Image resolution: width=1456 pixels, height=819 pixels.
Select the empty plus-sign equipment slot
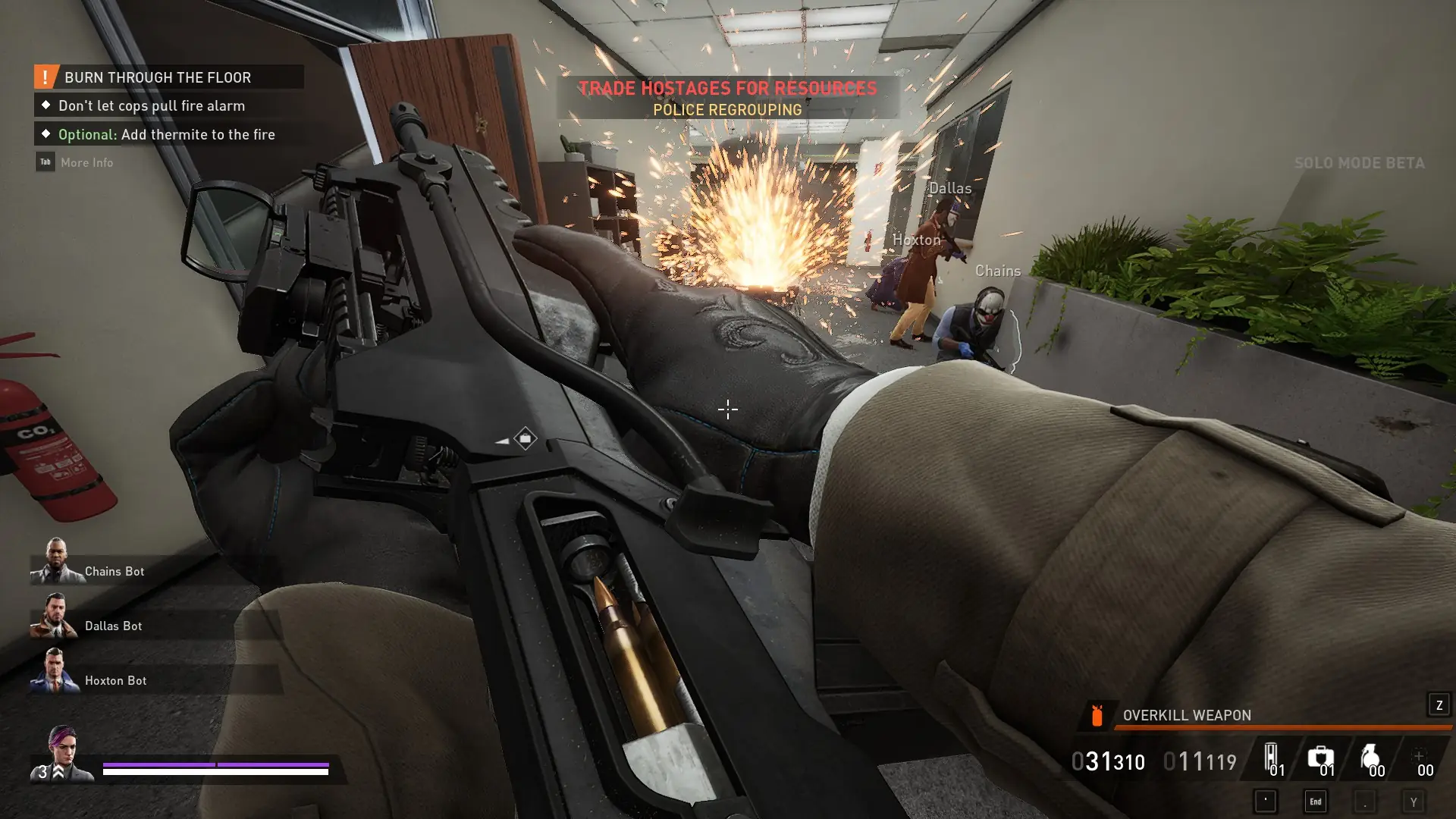[1419, 758]
